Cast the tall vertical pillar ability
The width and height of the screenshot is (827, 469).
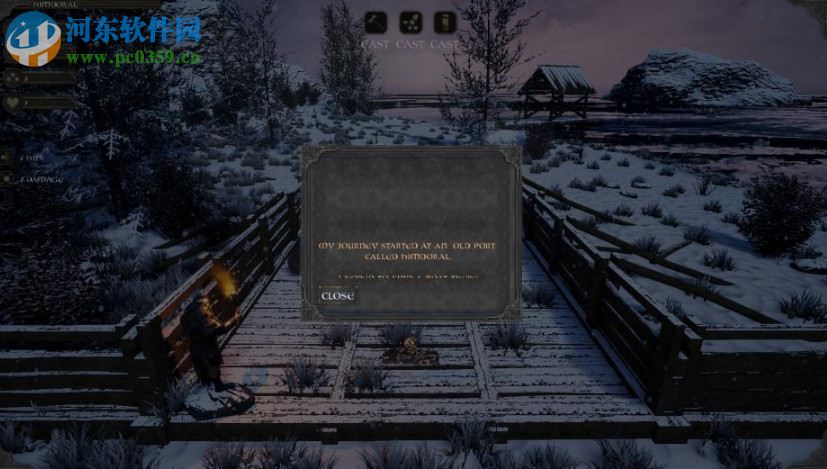445,22
